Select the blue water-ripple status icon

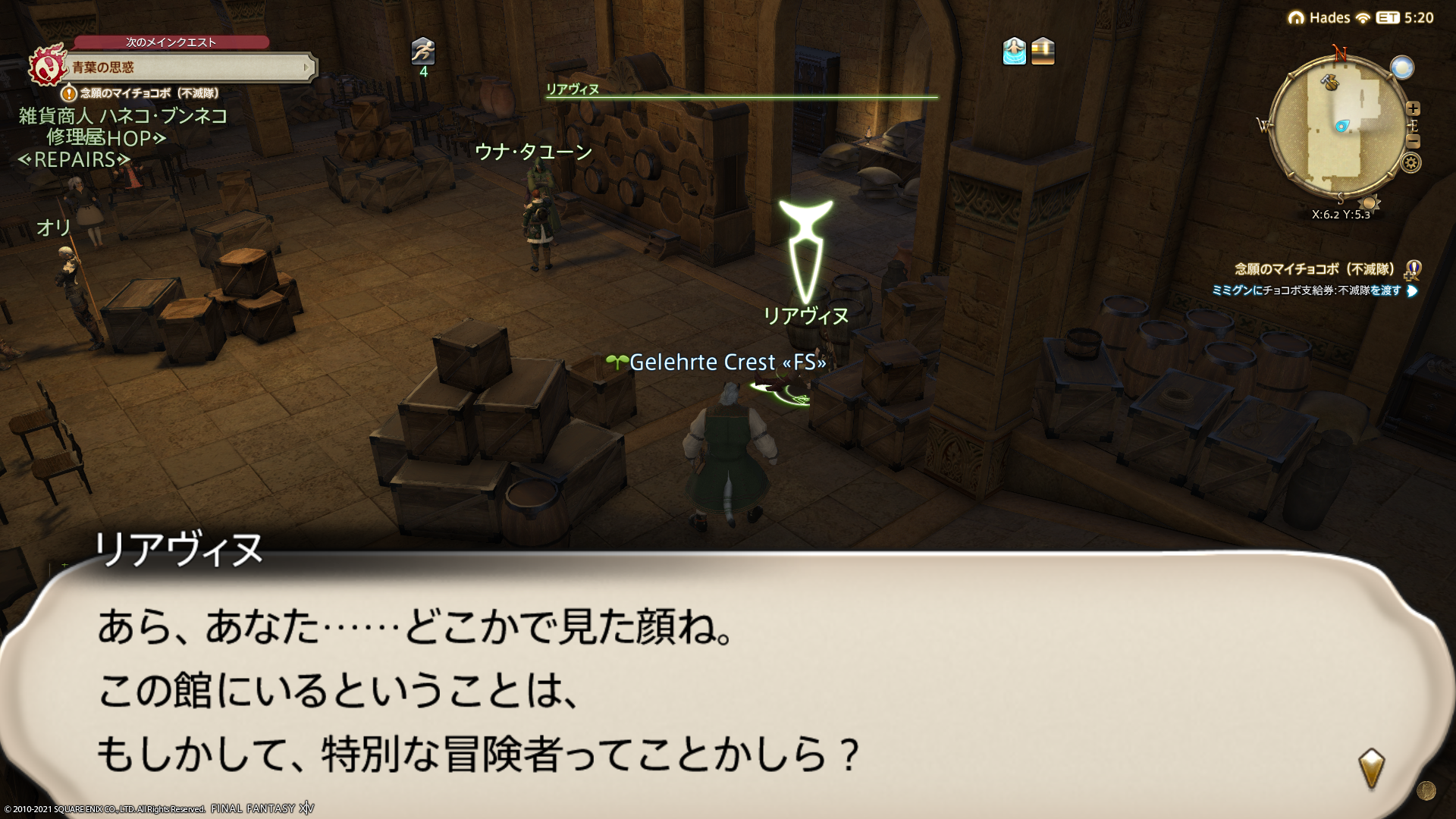pyautogui.click(x=1014, y=51)
